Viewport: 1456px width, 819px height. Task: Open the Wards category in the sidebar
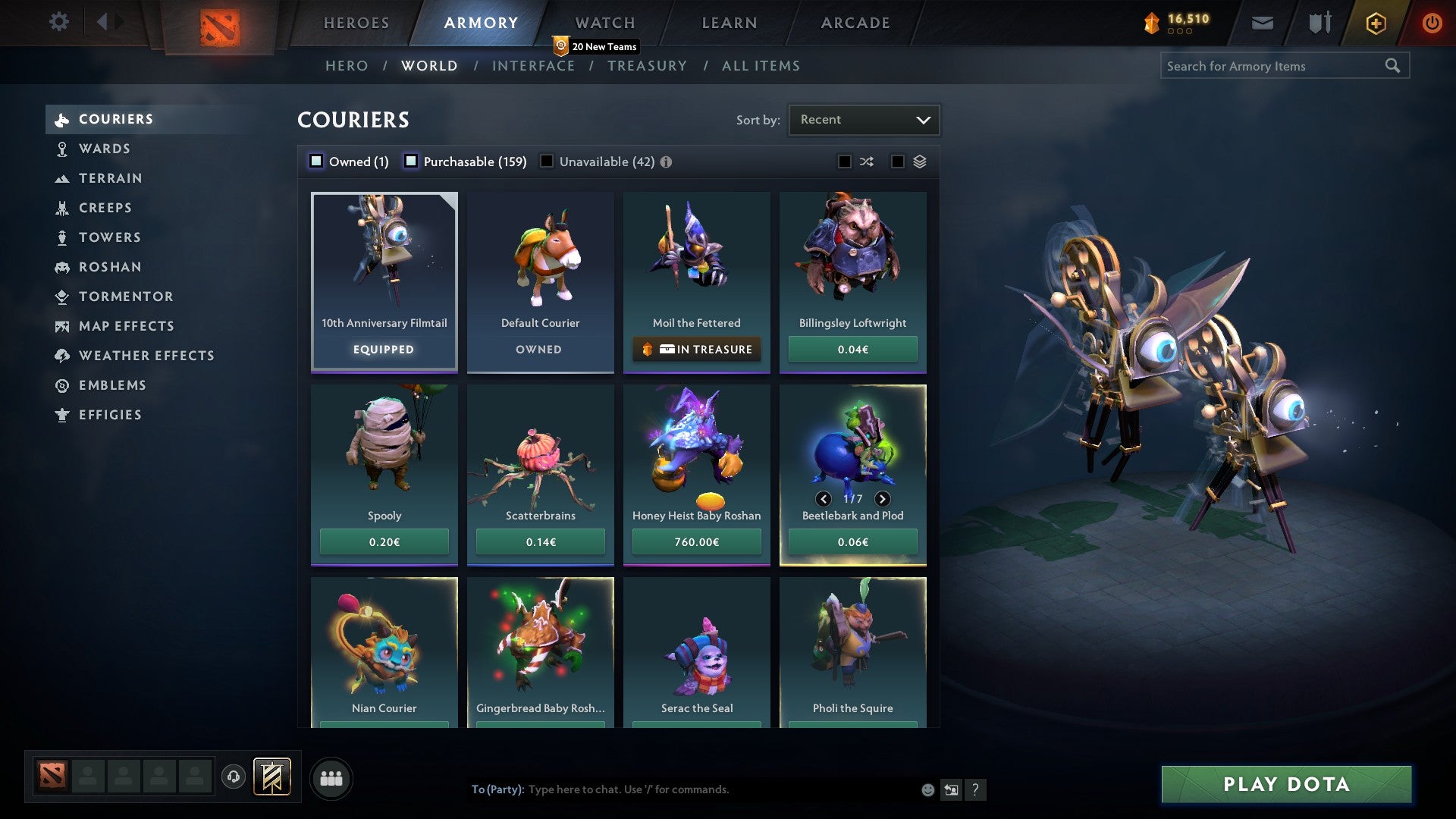coord(104,149)
